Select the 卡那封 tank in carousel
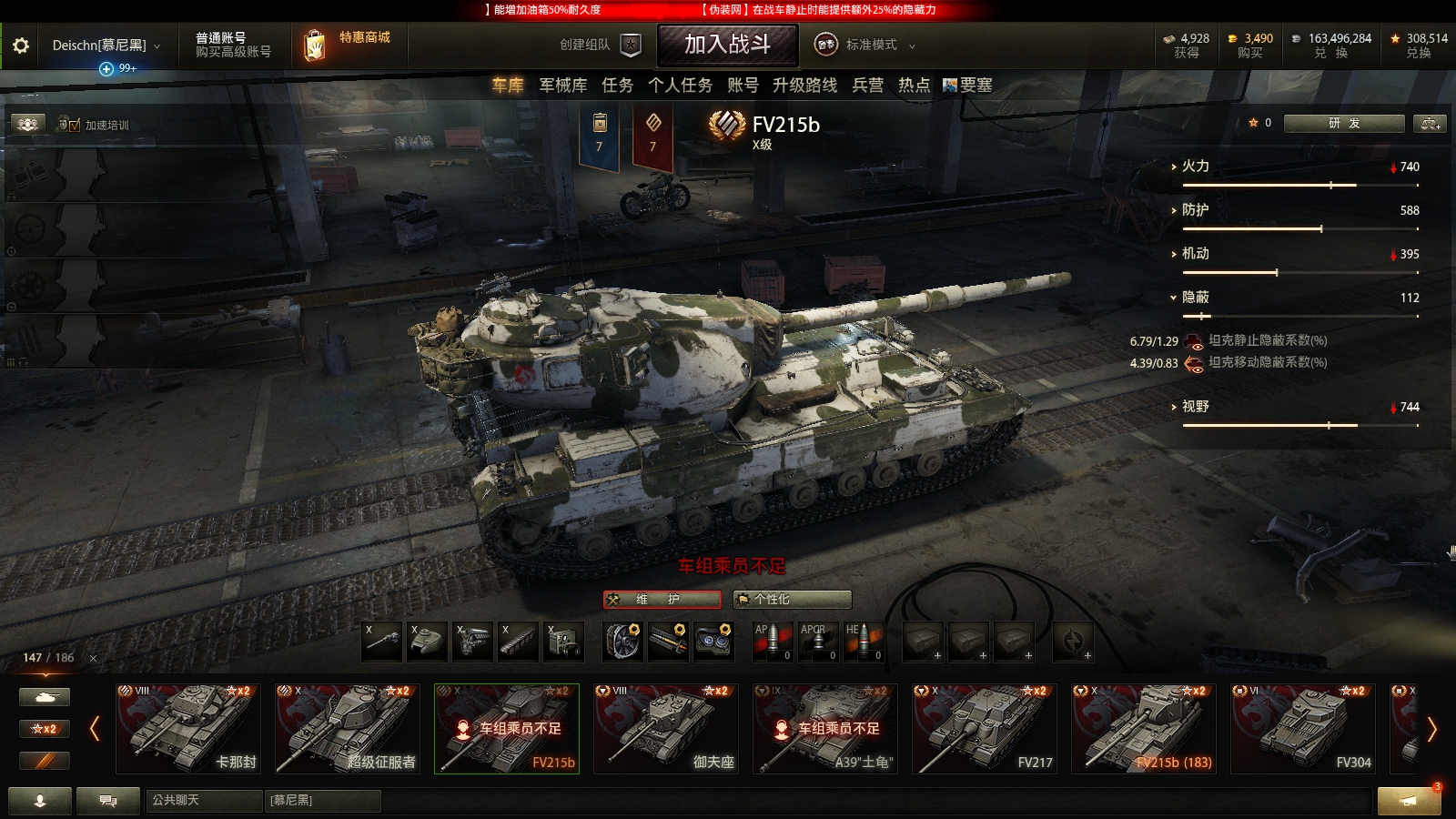The width and height of the screenshot is (1456, 819). (x=188, y=728)
